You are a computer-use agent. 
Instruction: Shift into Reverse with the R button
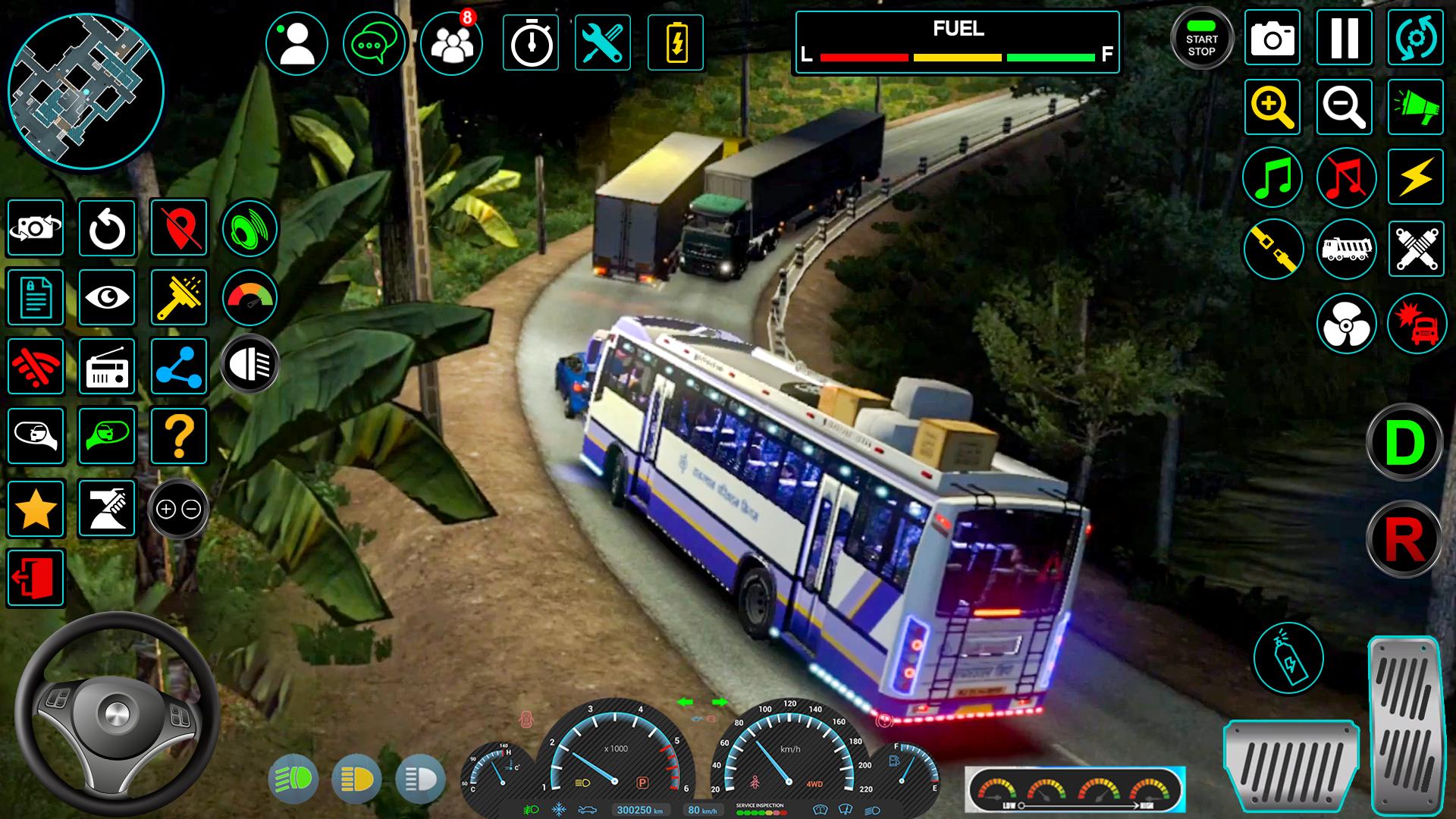tap(1404, 538)
